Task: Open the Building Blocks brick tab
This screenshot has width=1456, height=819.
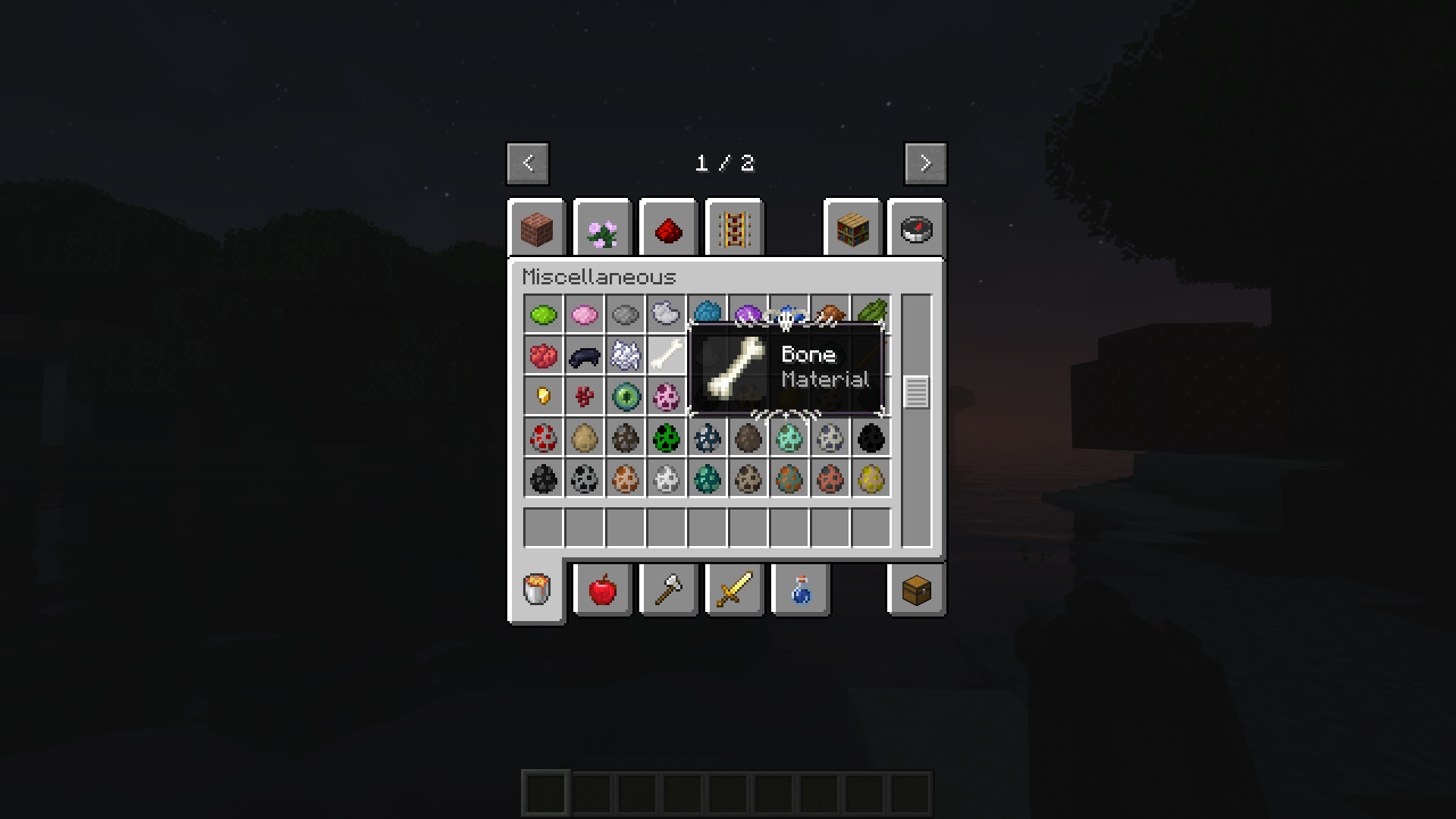Action: coord(537,229)
